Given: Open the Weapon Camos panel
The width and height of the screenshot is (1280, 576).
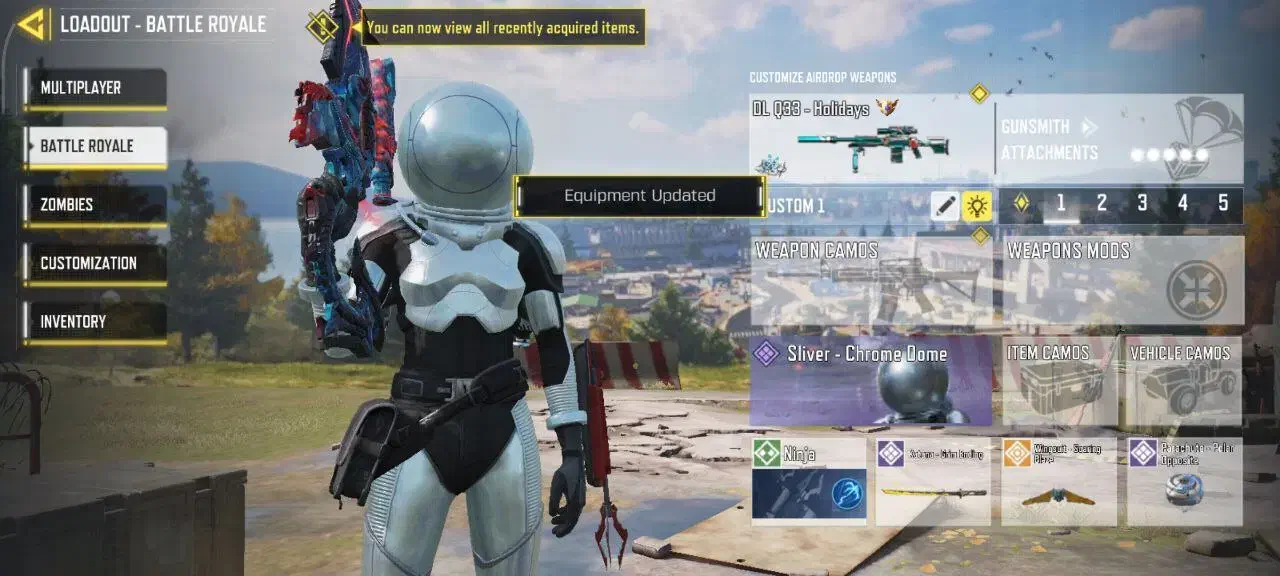Looking at the screenshot, I should tap(870, 280).
